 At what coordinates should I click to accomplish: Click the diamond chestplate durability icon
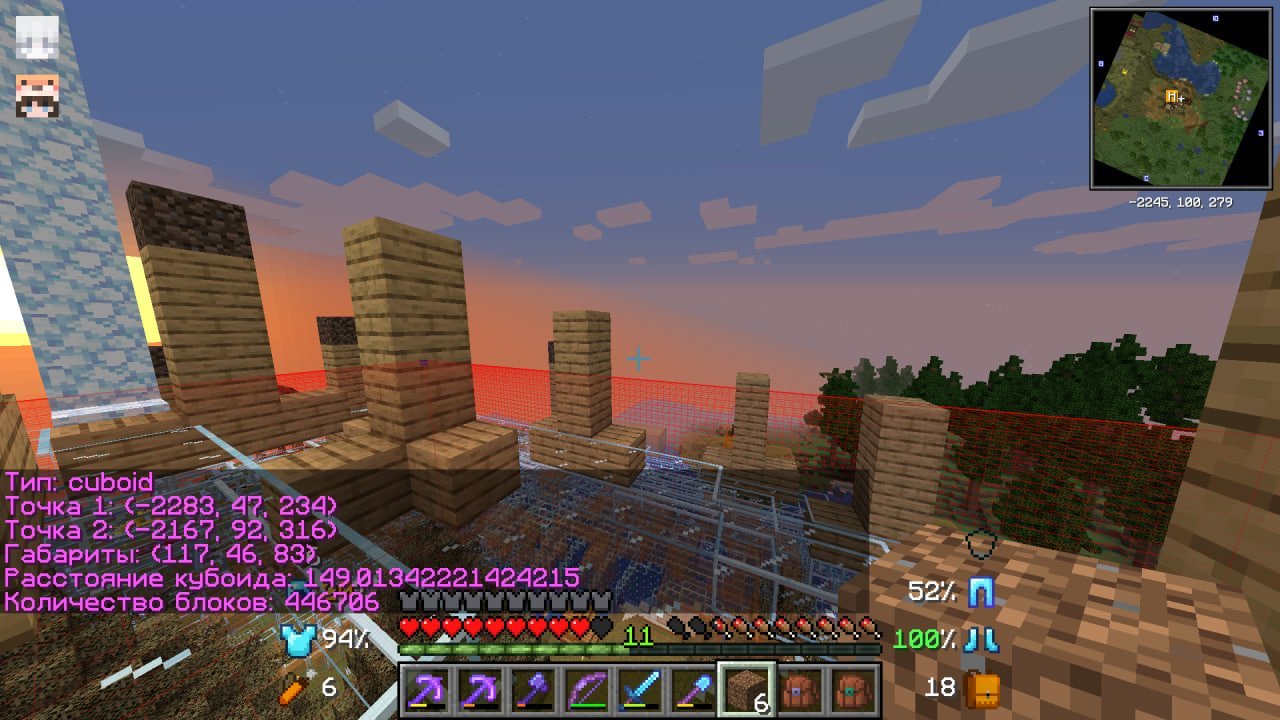tap(298, 640)
